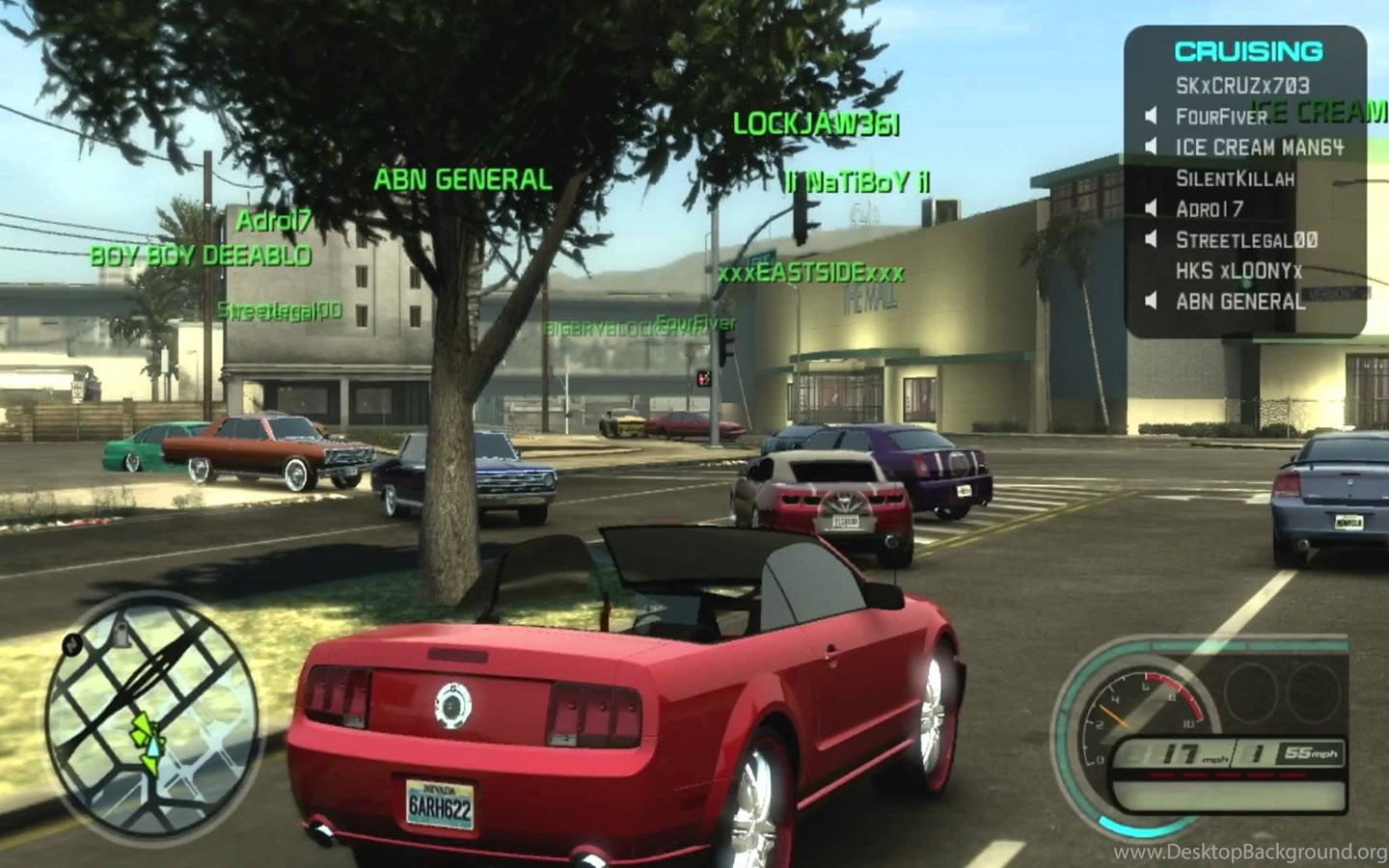Select ICE CREAM MAN64 player row
Viewport: 1389px width, 868px height.
pos(1259,148)
